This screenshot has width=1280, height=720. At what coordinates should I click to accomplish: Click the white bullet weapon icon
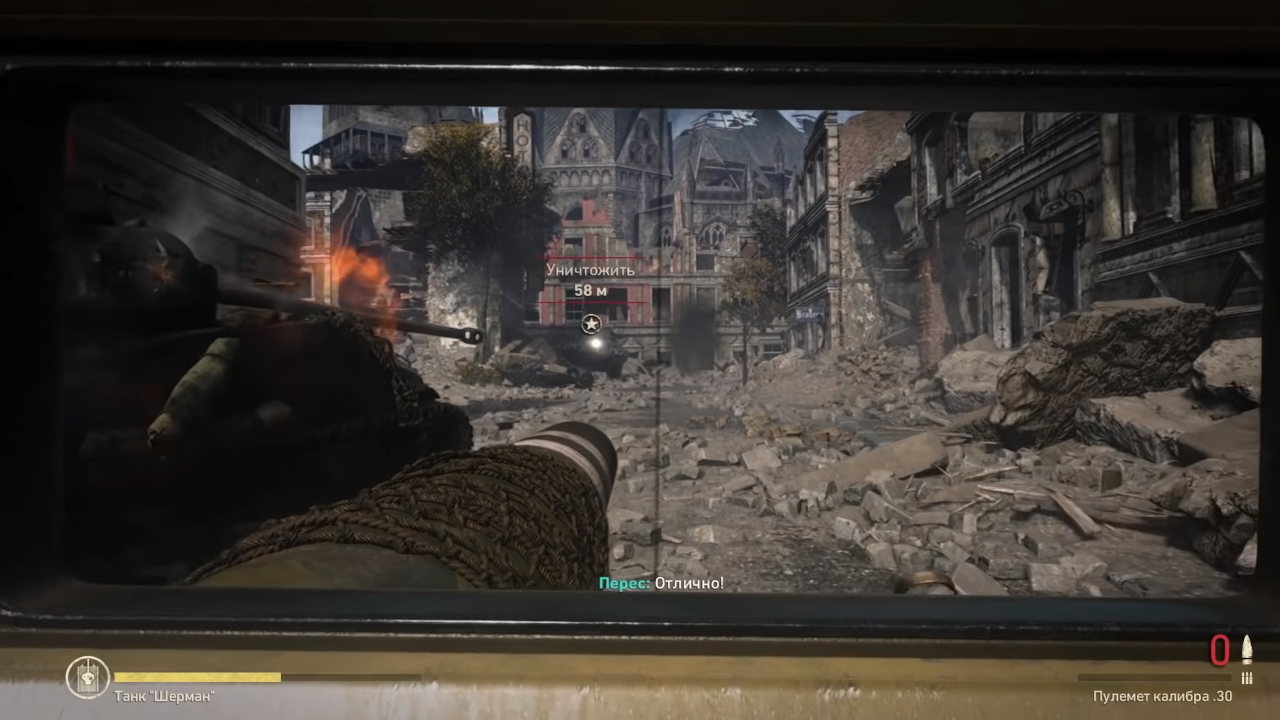point(1247,649)
